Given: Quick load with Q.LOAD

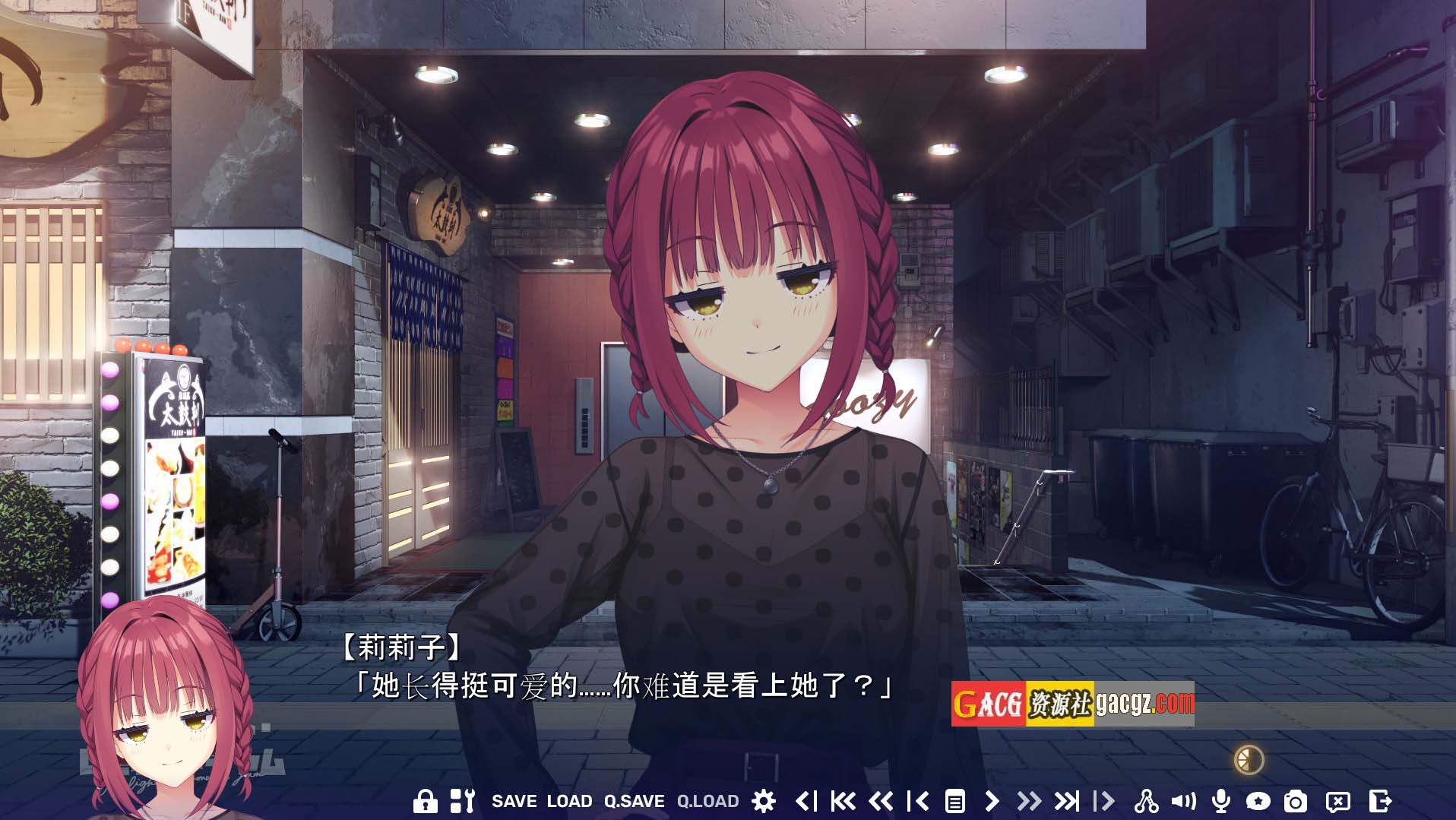Looking at the screenshot, I should point(707,801).
